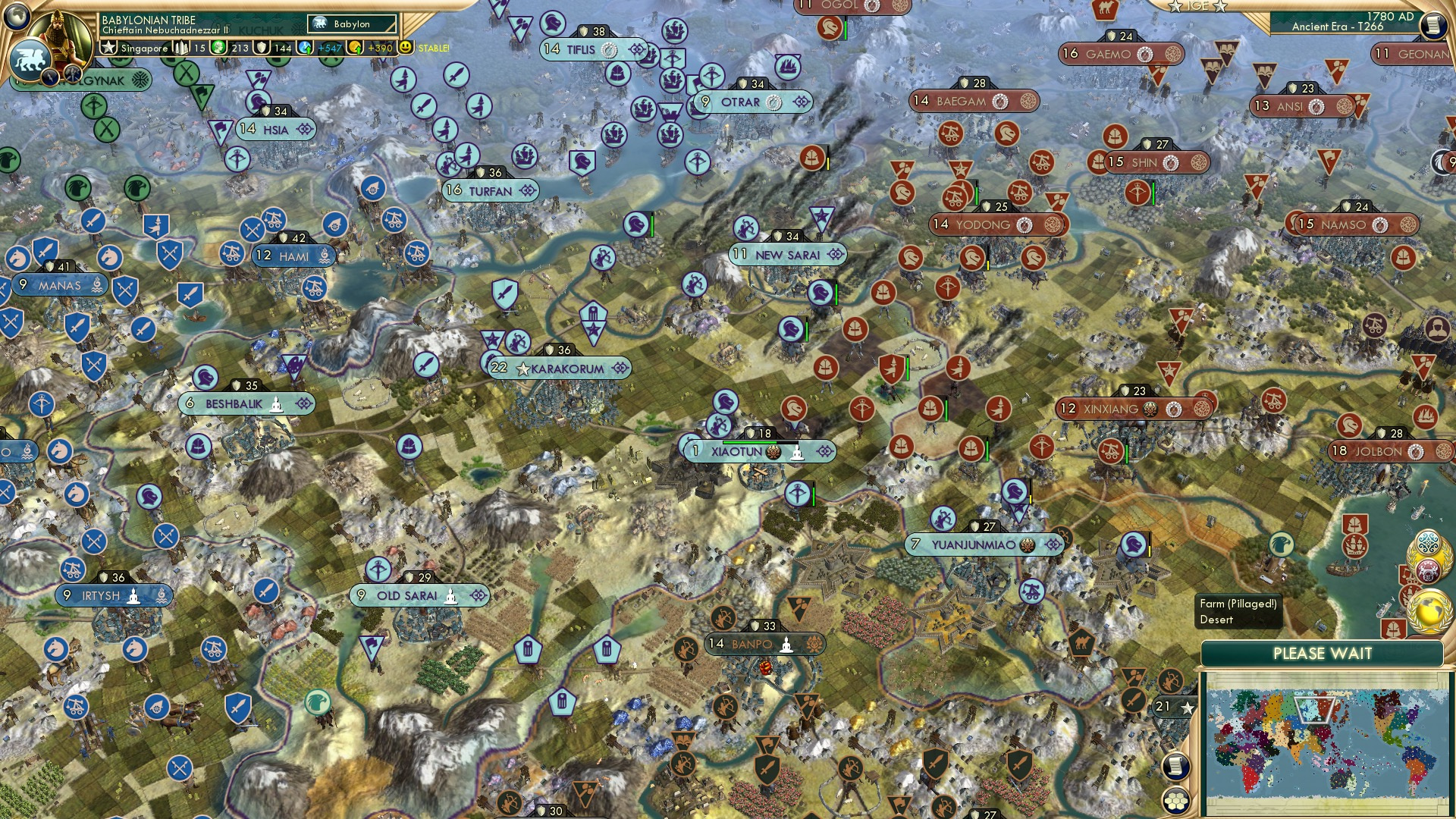Expand the Karakorum city banner arrows
The height and width of the screenshot is (819, 1456).
[622, 368]
